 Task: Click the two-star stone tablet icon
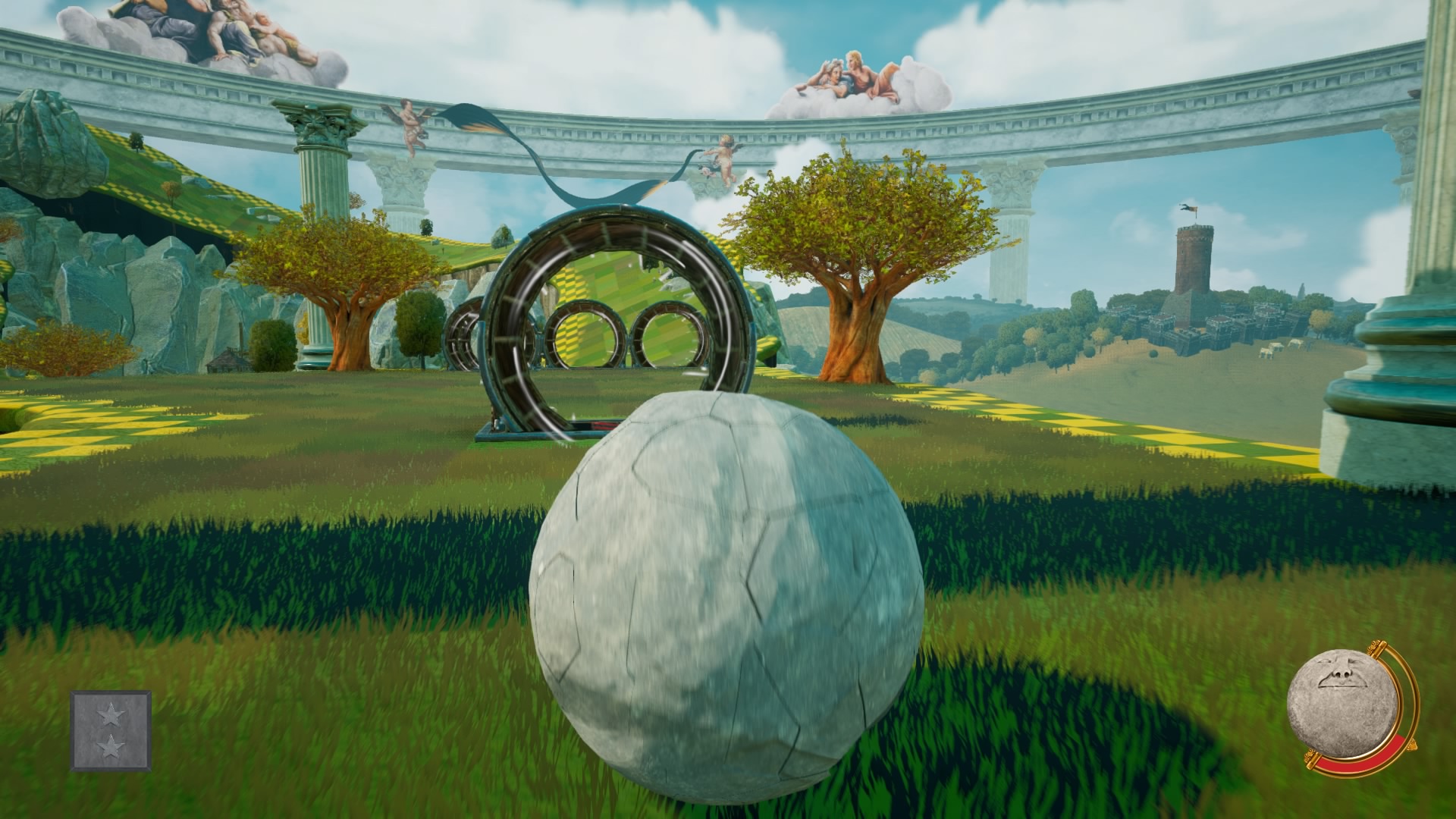(111, 730)
